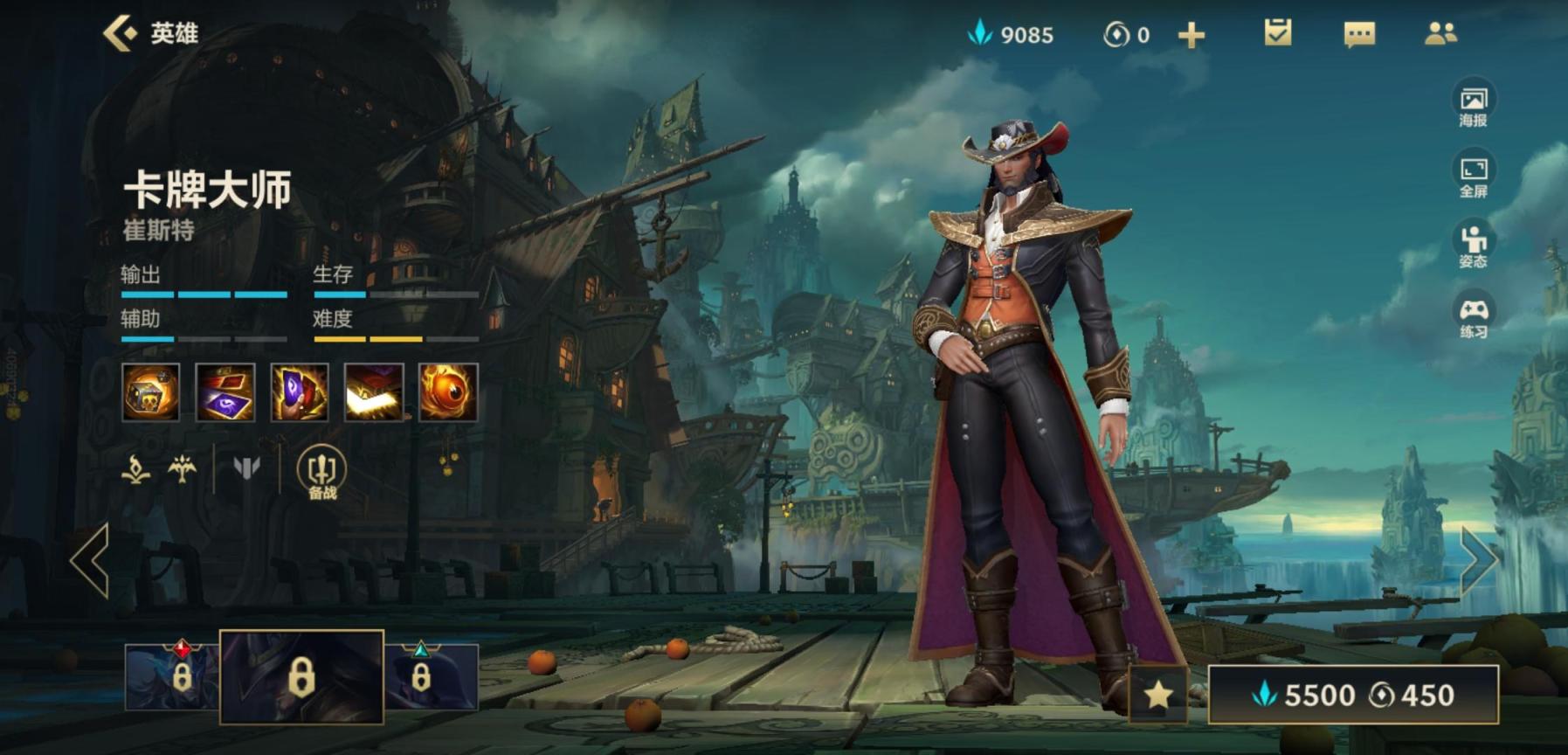This screenshot has width=1568, height=755.
Task: Open the 姿态 pose options
Action: (1473, 246)
